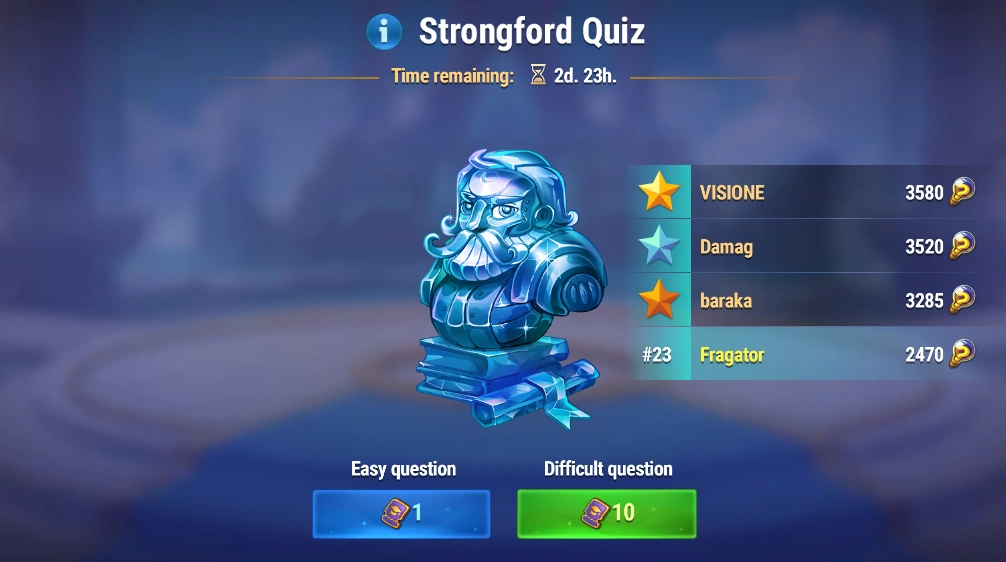Open the blue info icon beside Strongford Quiz

tap(384, 32)
